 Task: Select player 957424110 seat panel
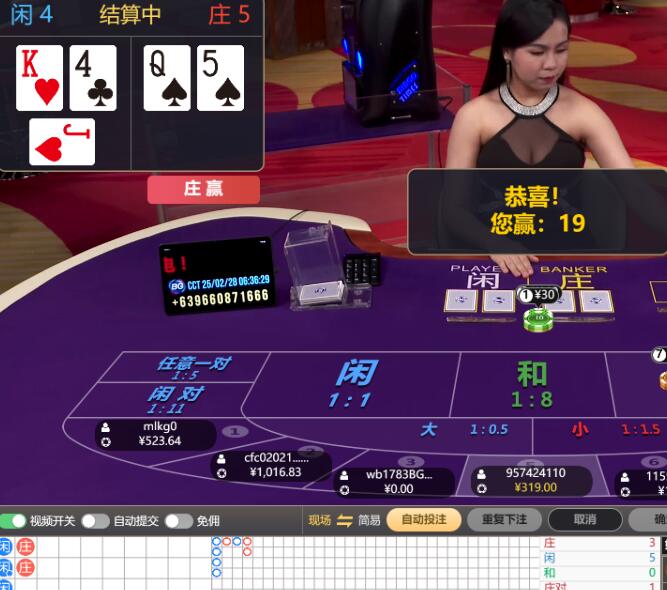531,480
